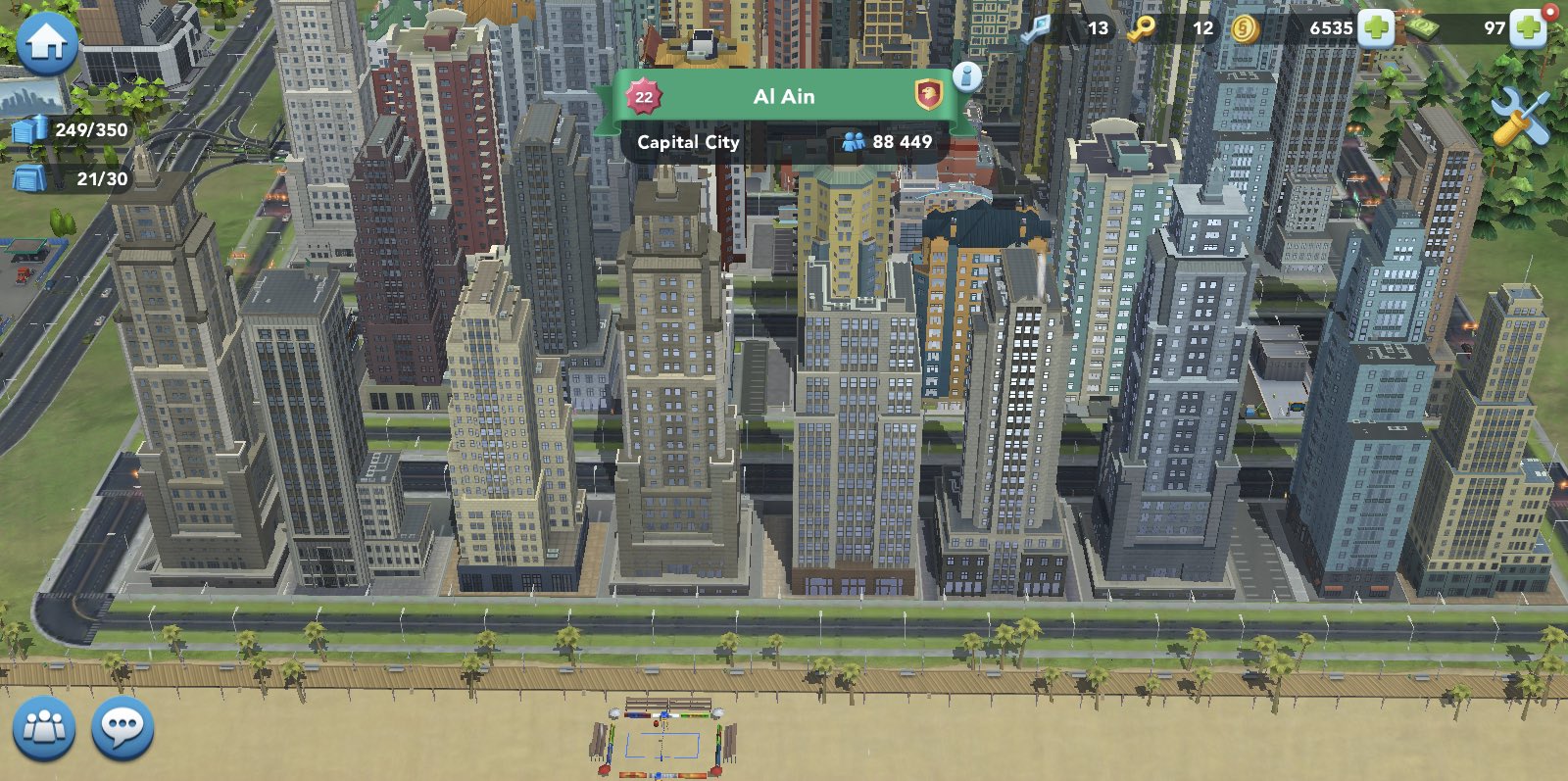The height and width of the screenshot is (781, 1568).
Task: Select the Mayor's Pass eagle shield
Action: tap(929, 96)
